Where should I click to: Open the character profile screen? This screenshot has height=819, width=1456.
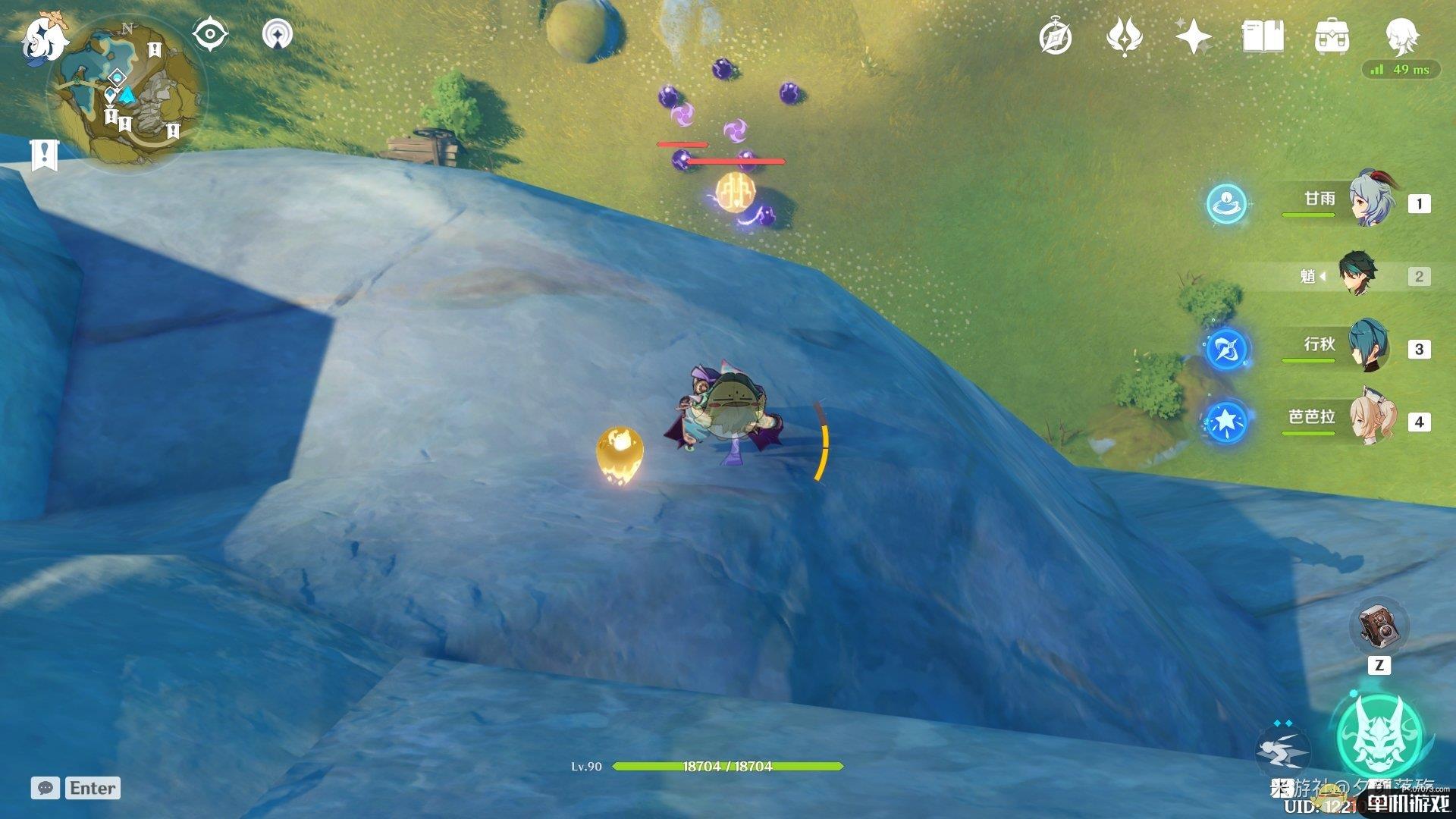1401,35
